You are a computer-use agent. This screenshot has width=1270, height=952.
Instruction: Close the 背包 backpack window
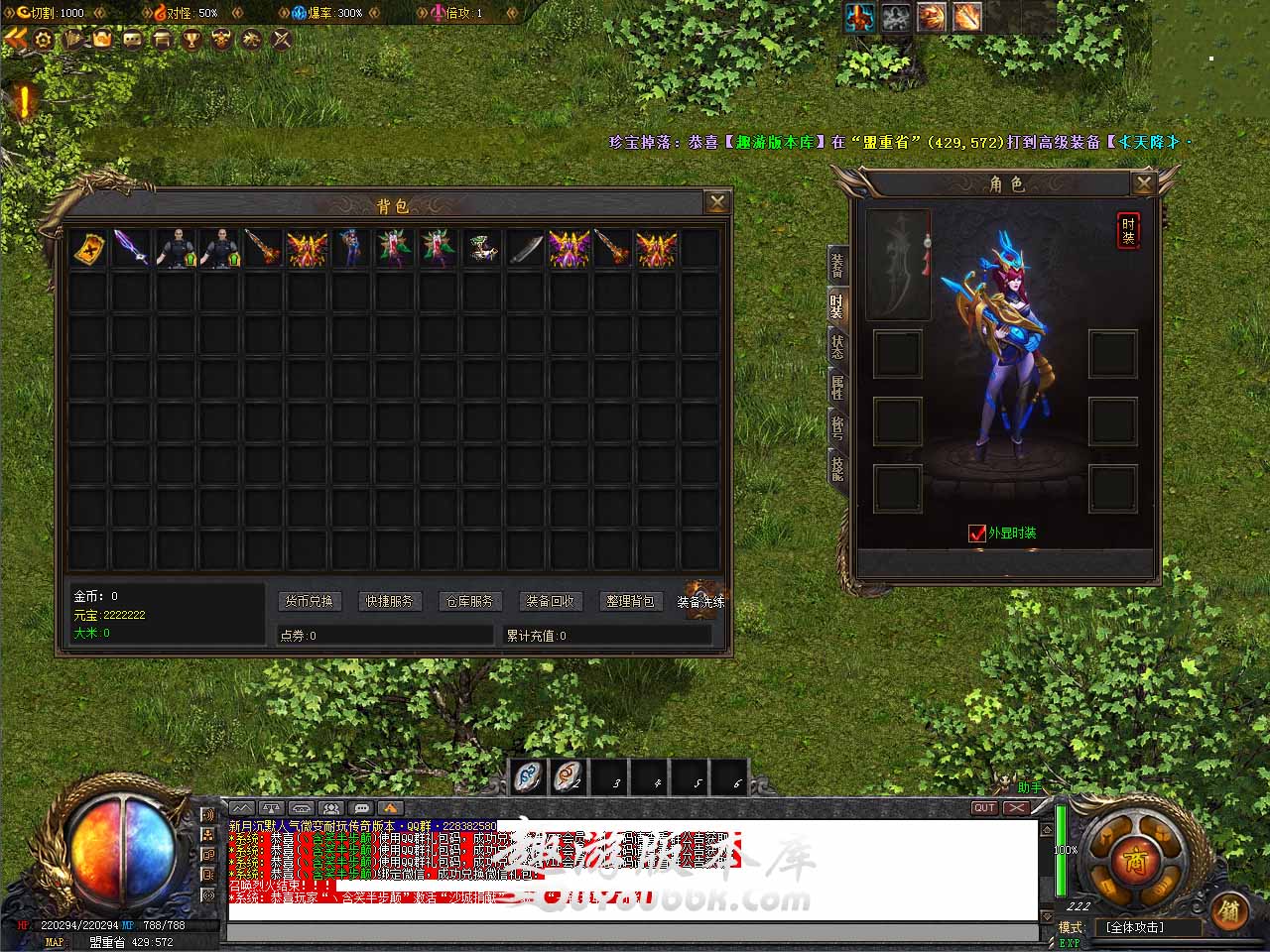pos(716,203)
